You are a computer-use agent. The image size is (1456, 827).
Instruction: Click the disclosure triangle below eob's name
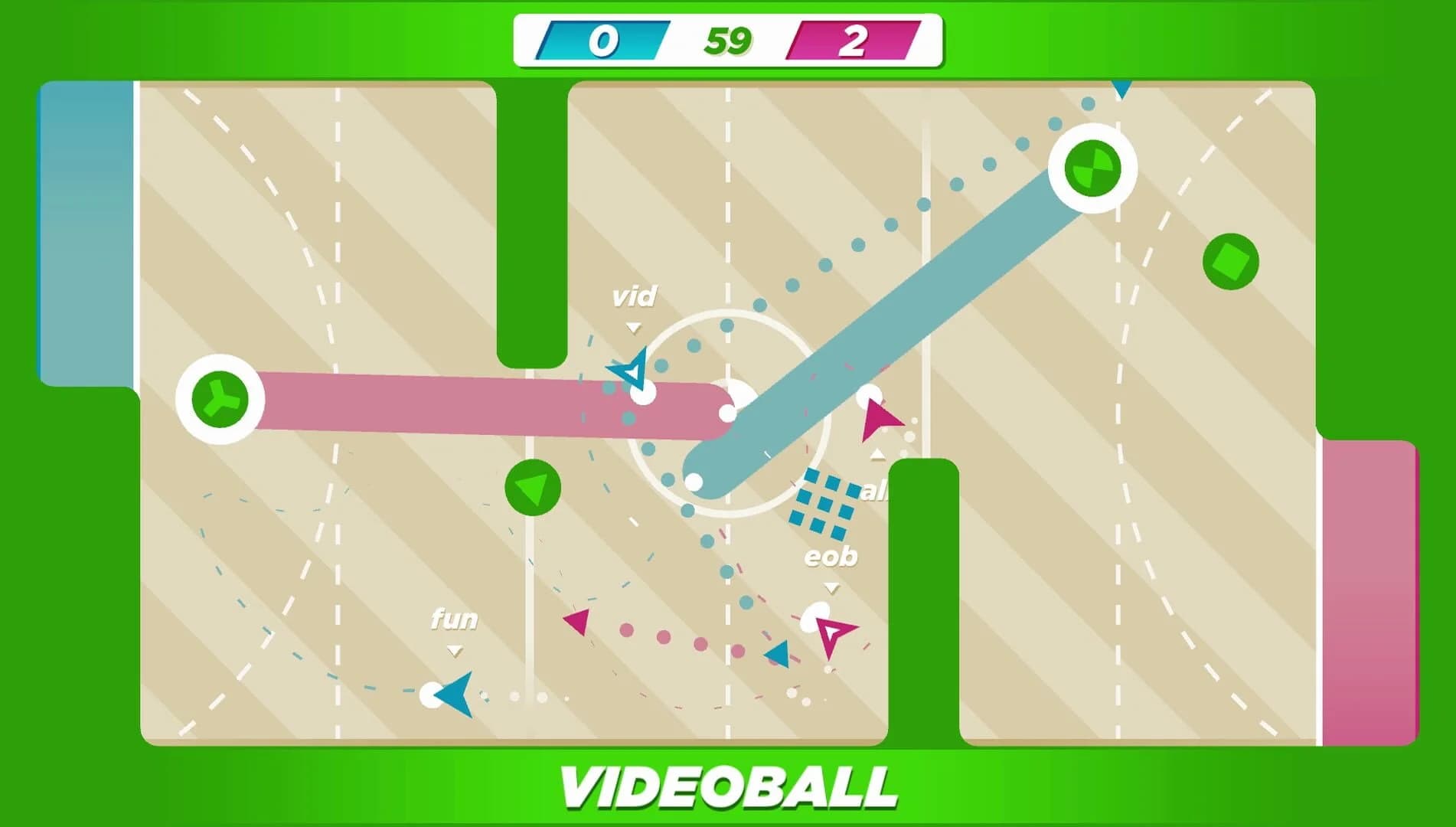(831, 588)
